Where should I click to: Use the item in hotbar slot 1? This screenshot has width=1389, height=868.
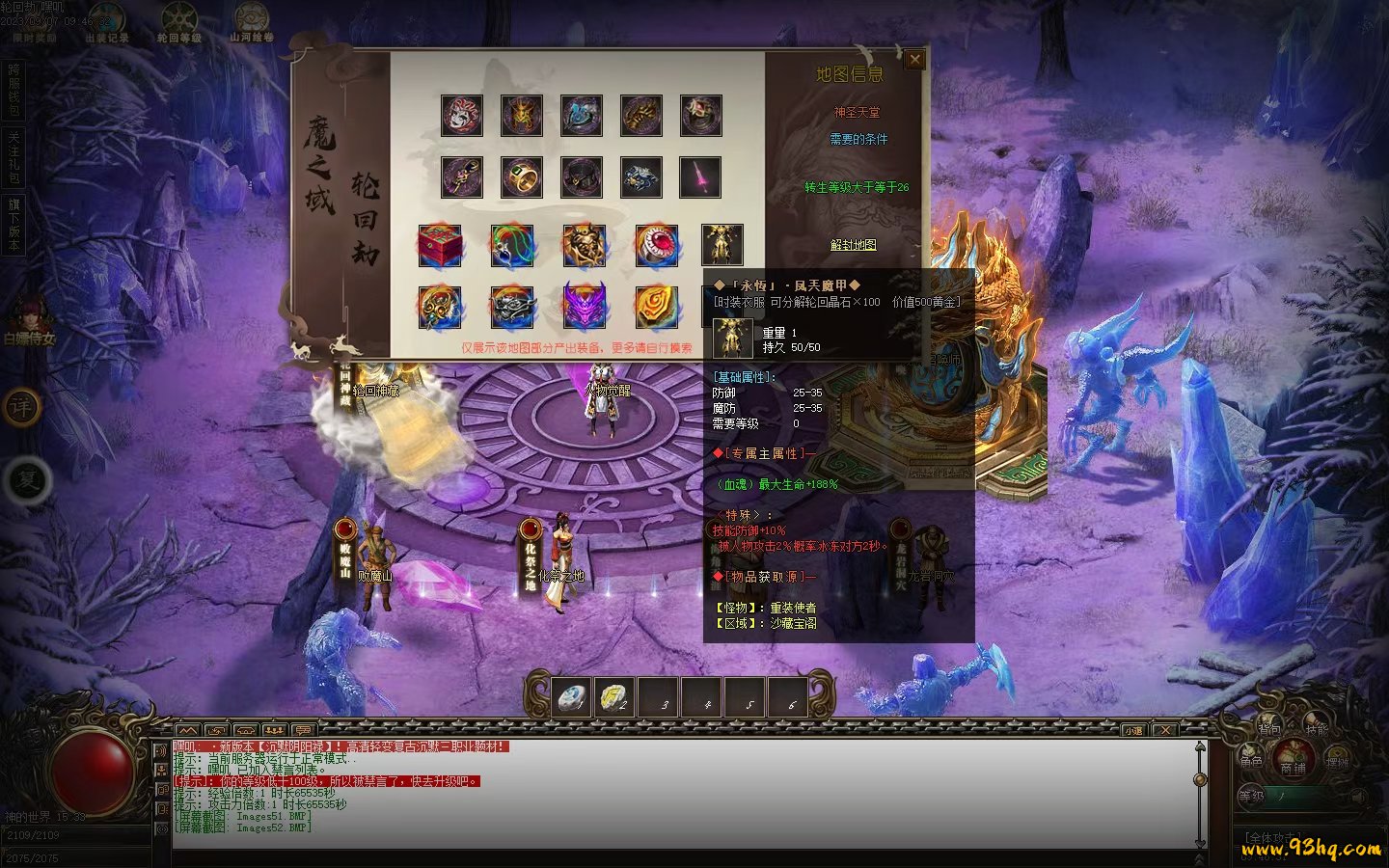(574, 697)
